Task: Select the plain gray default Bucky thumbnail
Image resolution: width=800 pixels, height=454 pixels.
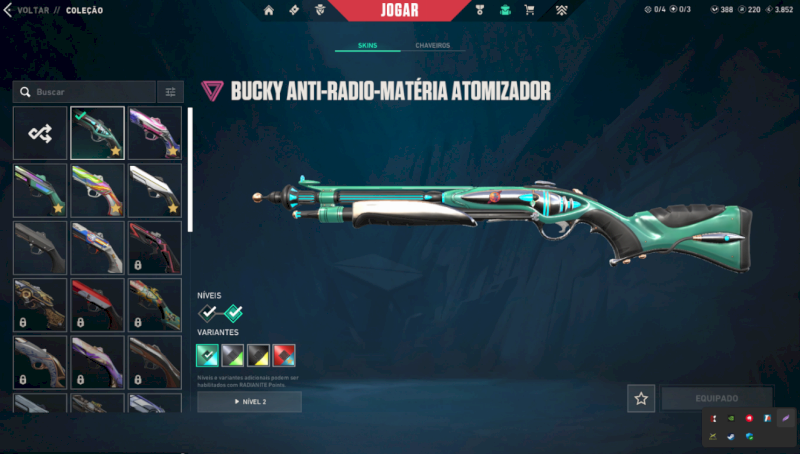Action: click(40, 247)
